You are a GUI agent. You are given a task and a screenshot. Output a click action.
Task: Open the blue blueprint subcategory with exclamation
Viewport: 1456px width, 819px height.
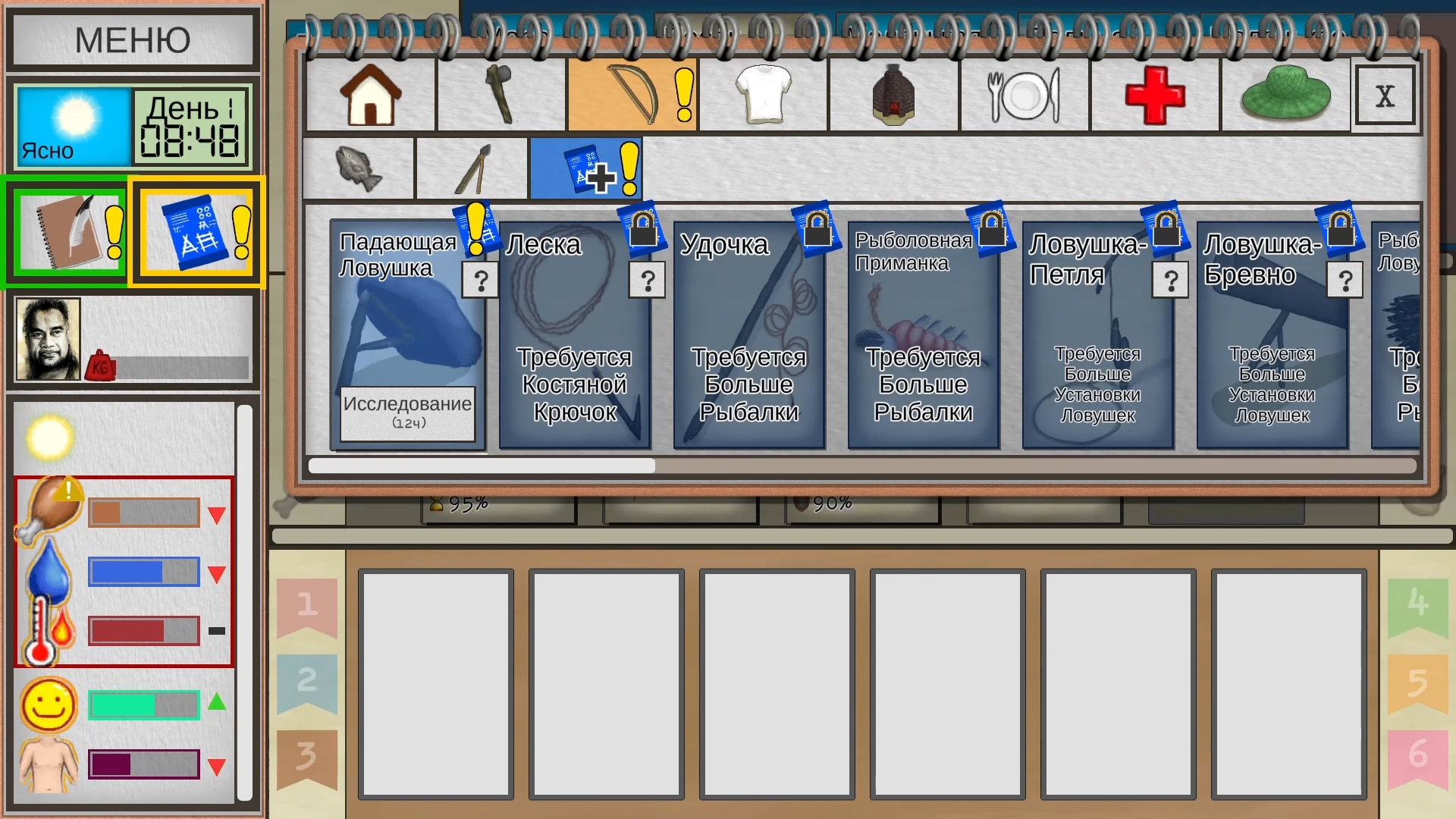[585, 168]
